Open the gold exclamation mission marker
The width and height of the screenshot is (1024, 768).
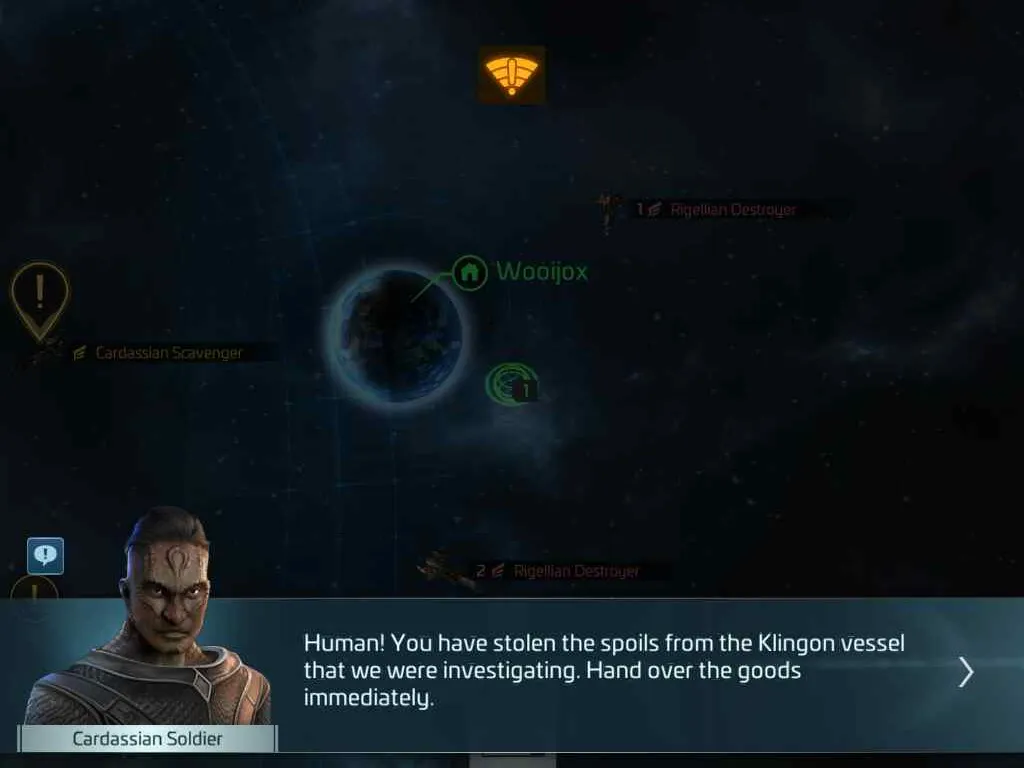click(x=39, y=295)
